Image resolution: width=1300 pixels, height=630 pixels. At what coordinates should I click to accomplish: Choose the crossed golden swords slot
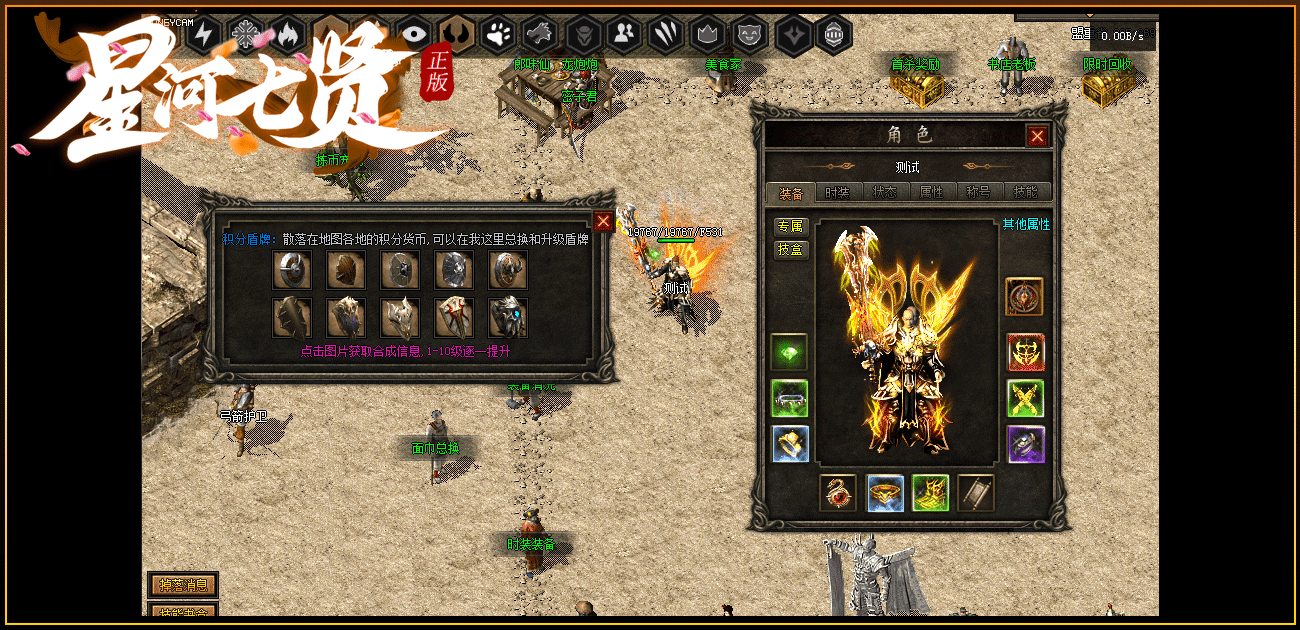point(1025,398)
